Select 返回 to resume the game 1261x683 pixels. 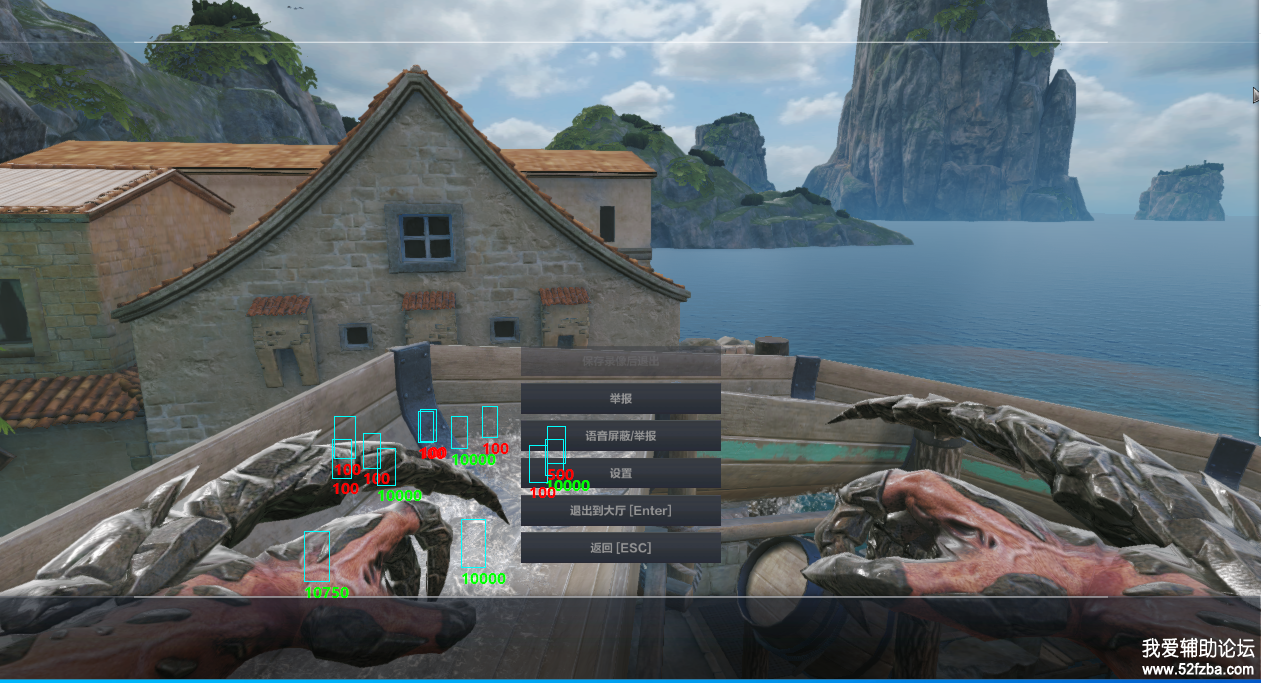[620, 548]
